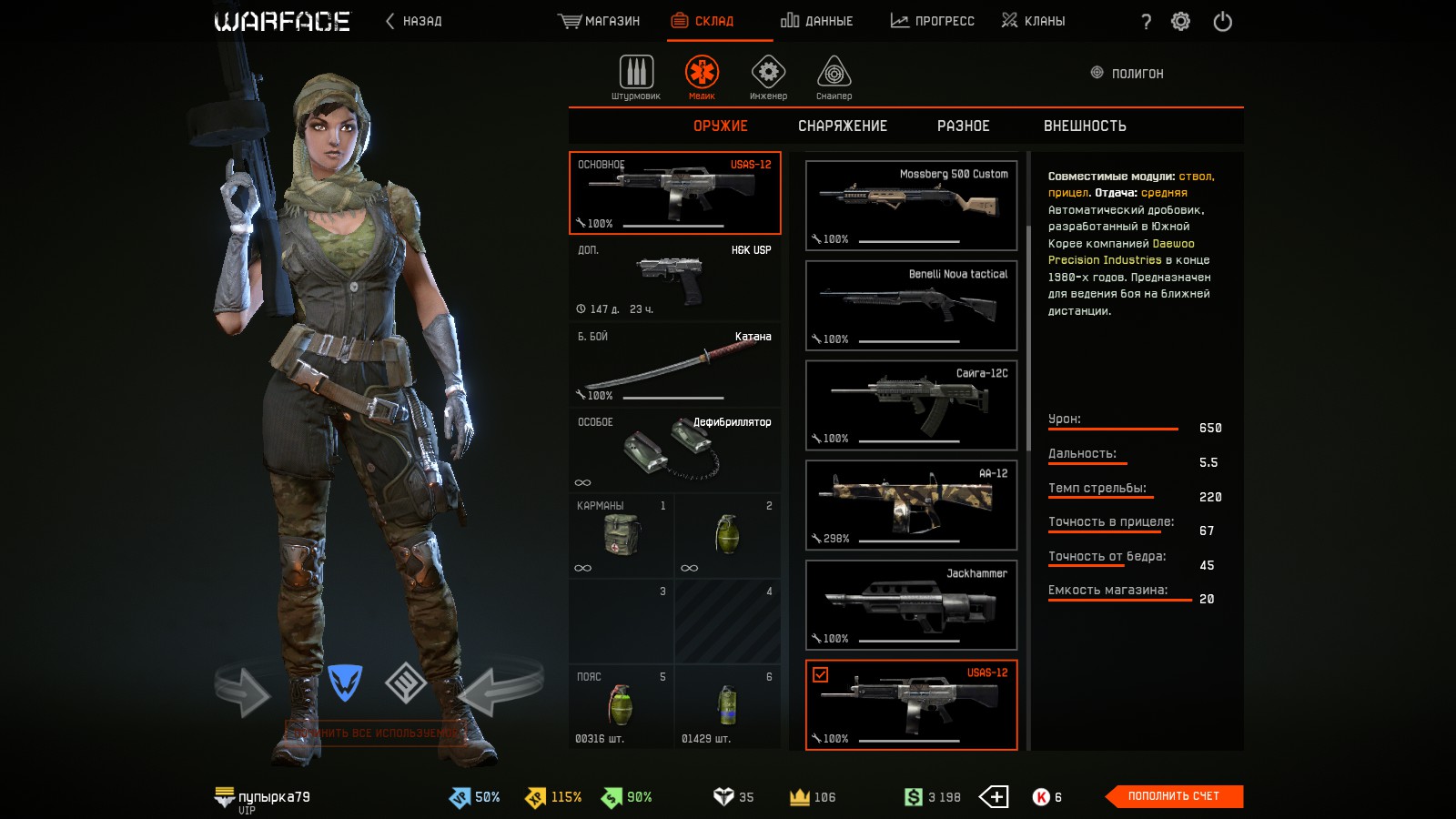1456x819 pixels.
Task: Select the Катана melee slot
Action: [x=674, y=365]
